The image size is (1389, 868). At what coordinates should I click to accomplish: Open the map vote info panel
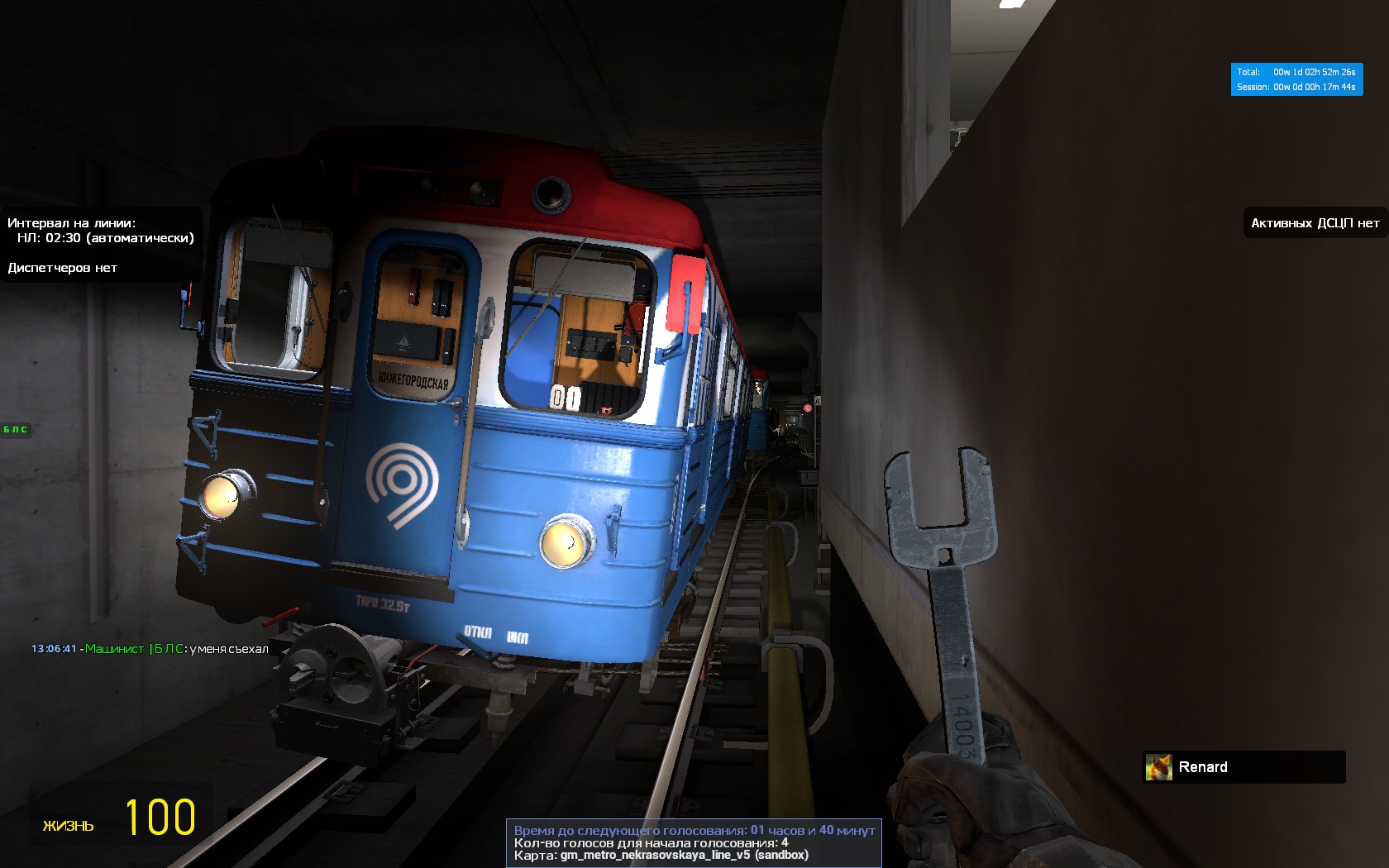coord(694,842)
